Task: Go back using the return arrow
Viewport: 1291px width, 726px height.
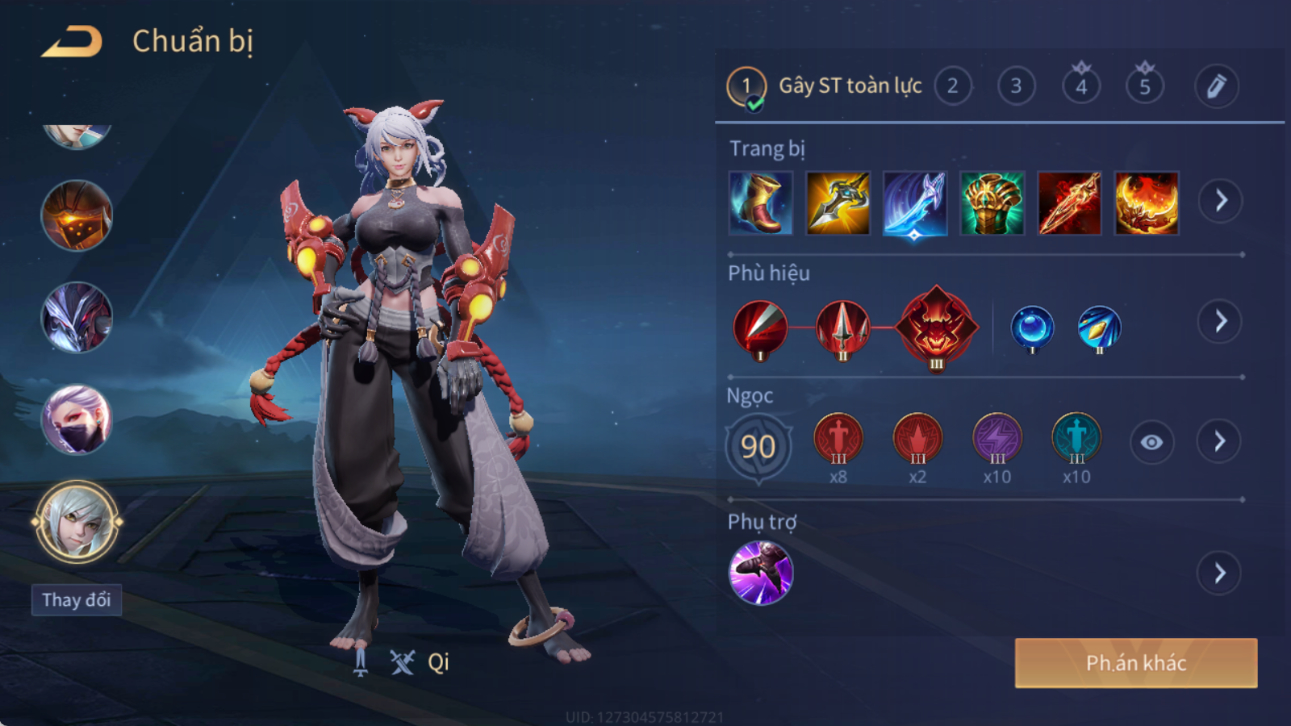Action: pos(71,42)
